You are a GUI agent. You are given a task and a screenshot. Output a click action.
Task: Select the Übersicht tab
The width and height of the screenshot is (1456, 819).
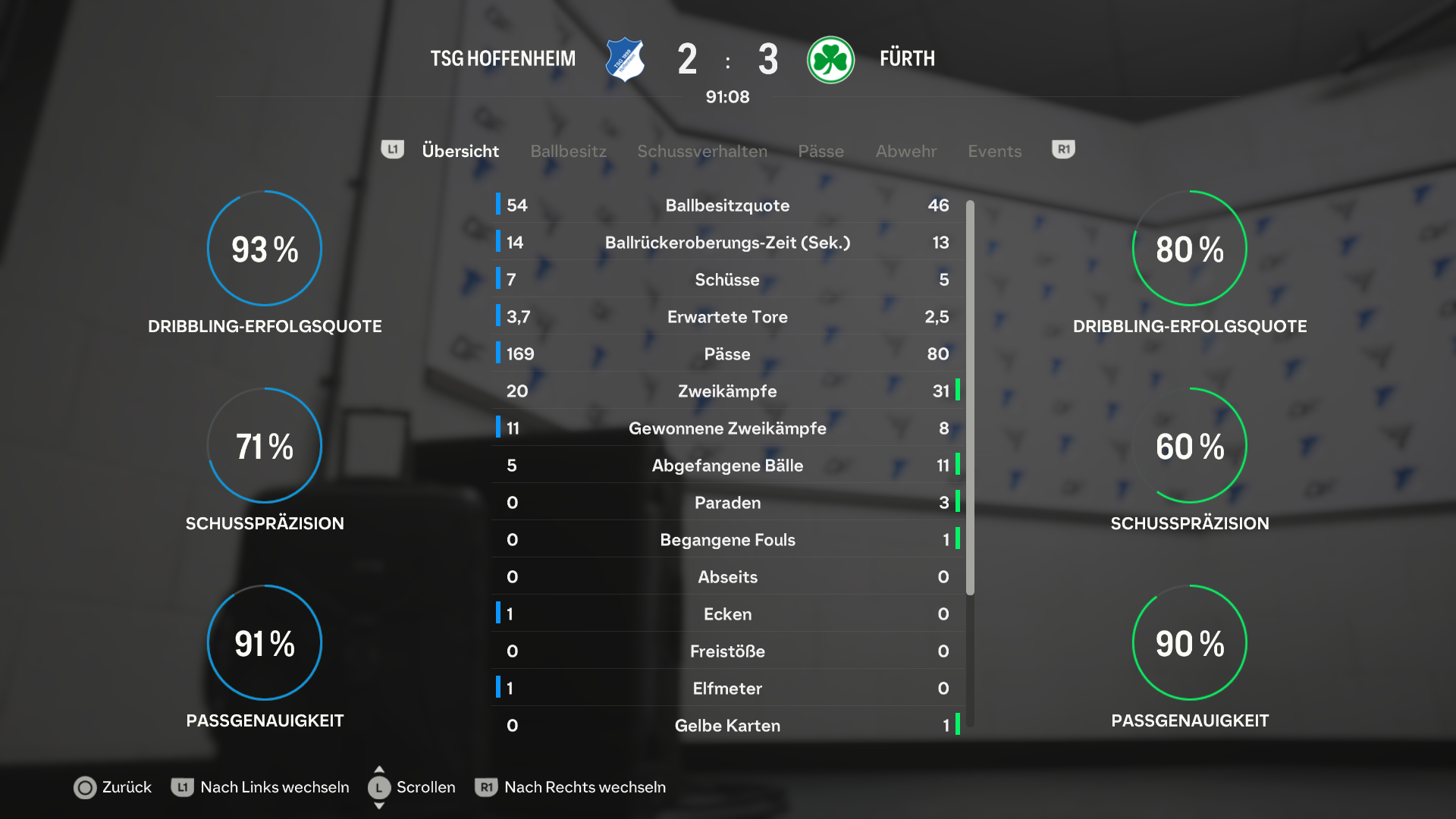460,151
